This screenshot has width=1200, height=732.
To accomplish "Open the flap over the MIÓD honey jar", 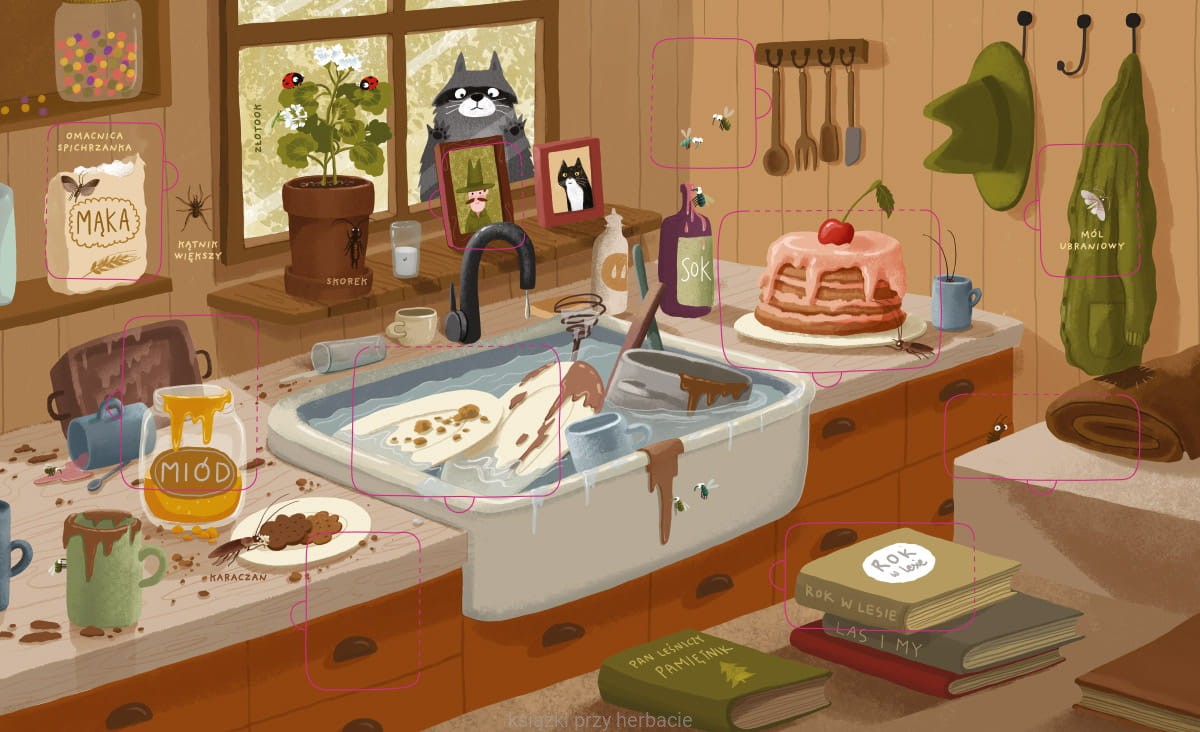I will click(x=189, y=402).
